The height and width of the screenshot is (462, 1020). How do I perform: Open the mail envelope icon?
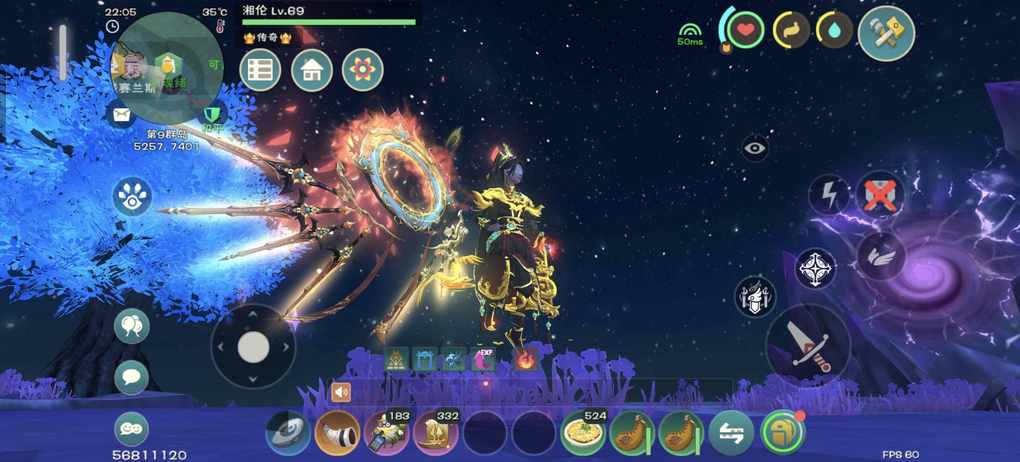121,116
